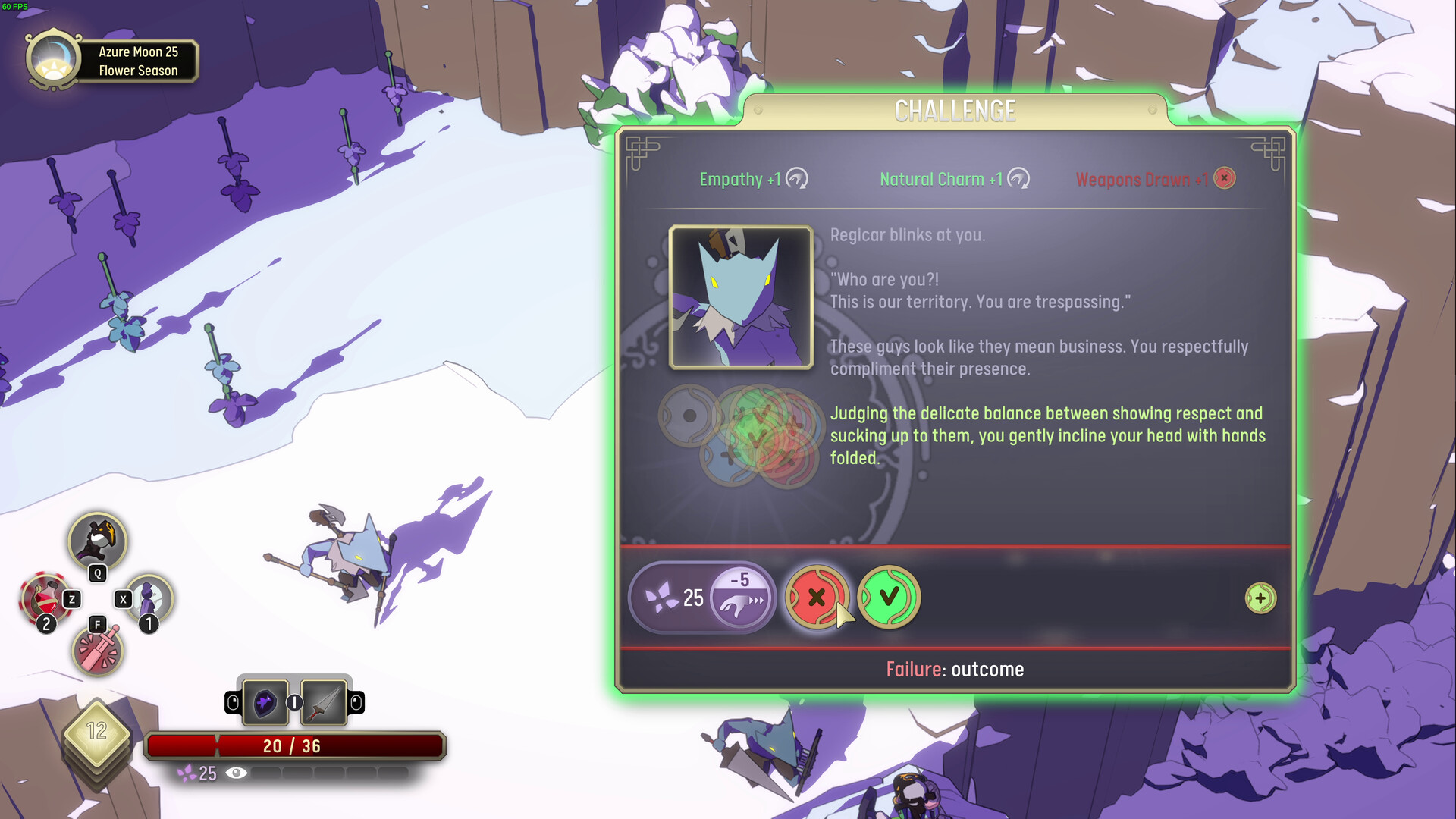This screenshot has width=1456, height=819.
Task: Click the CHALLENGE title header
Action: [955, 110]
